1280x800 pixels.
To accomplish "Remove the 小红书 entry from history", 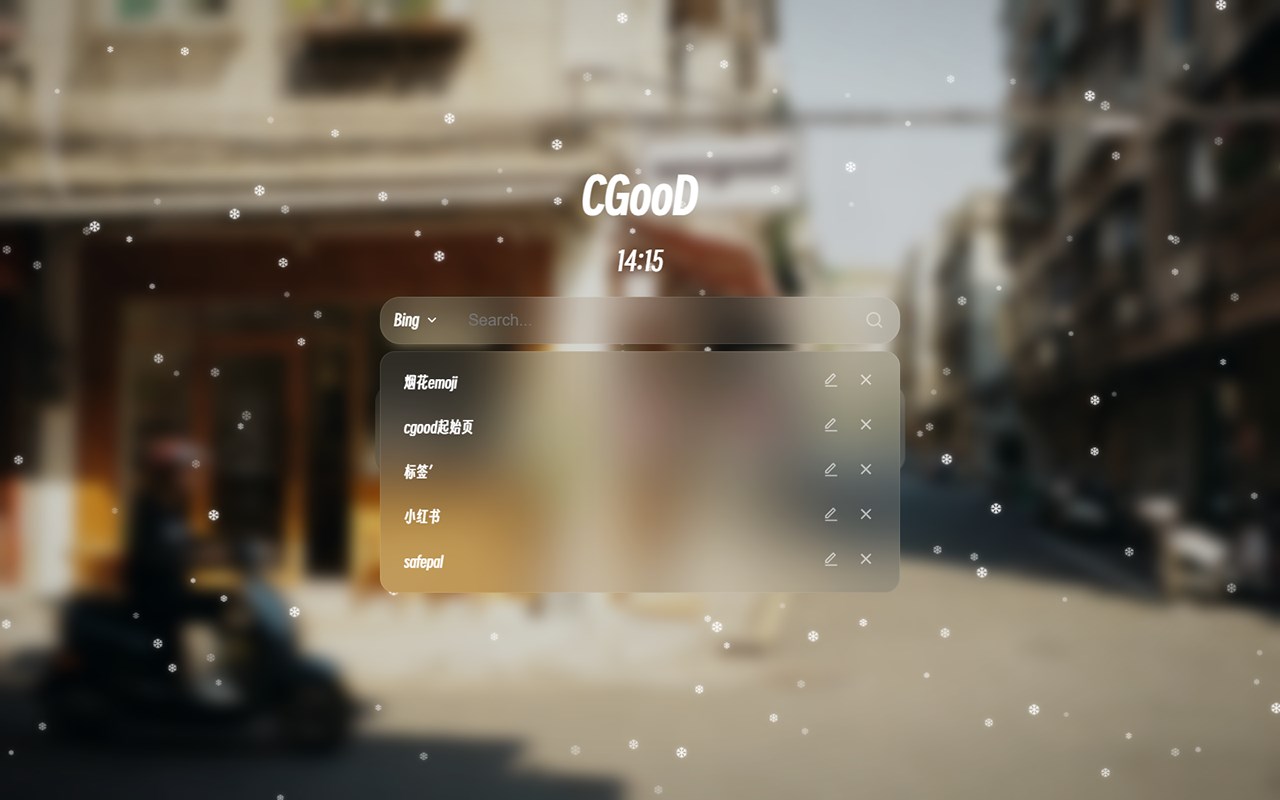I will [x=865, y=514].
